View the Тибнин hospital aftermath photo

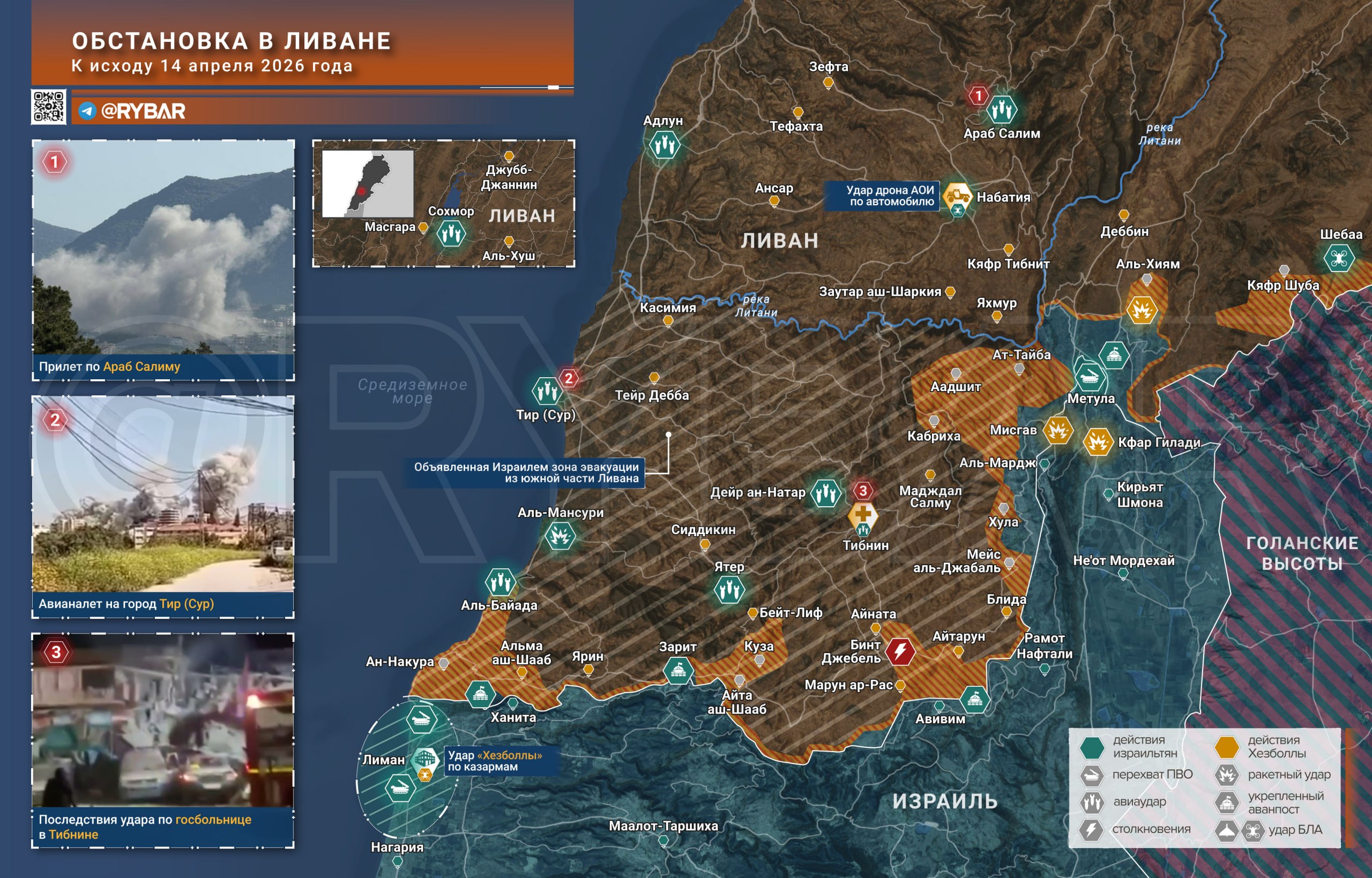[163, 719]
